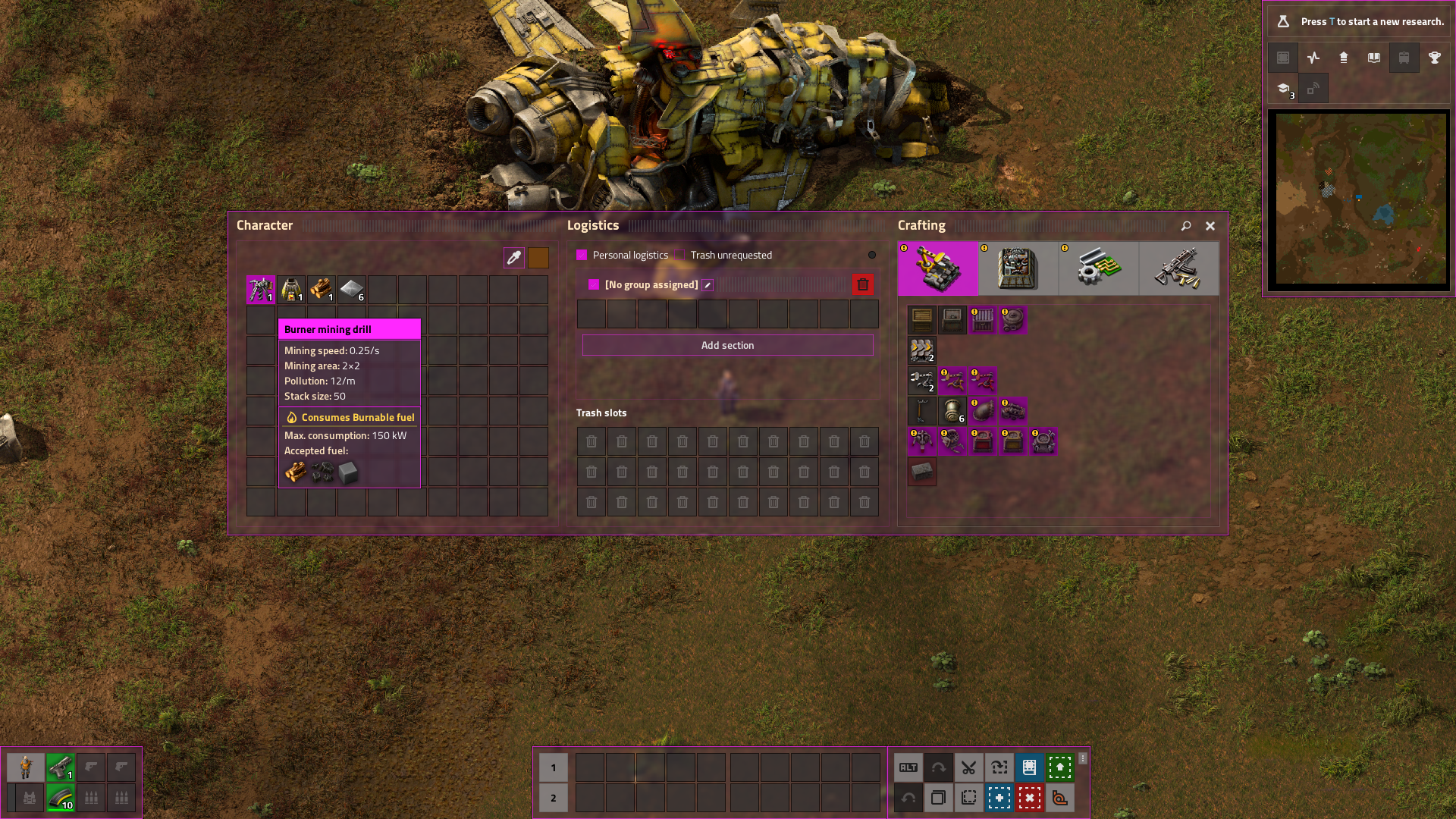Toggle the ALT mode button

[908, 767]
